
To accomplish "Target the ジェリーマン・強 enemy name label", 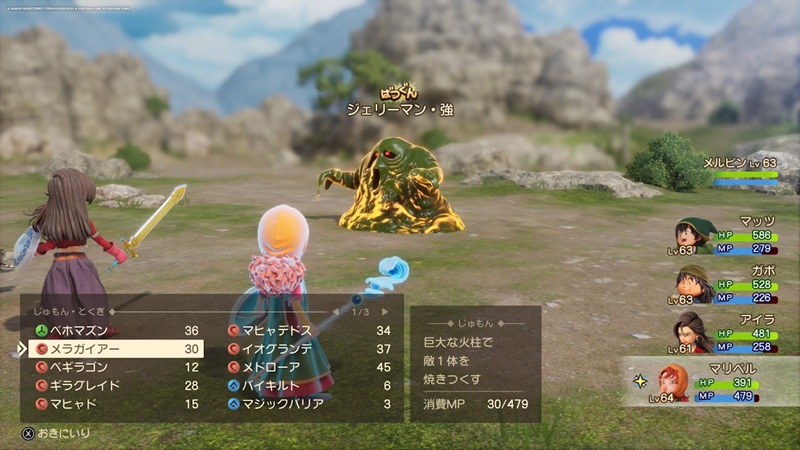I will point(400,109).
